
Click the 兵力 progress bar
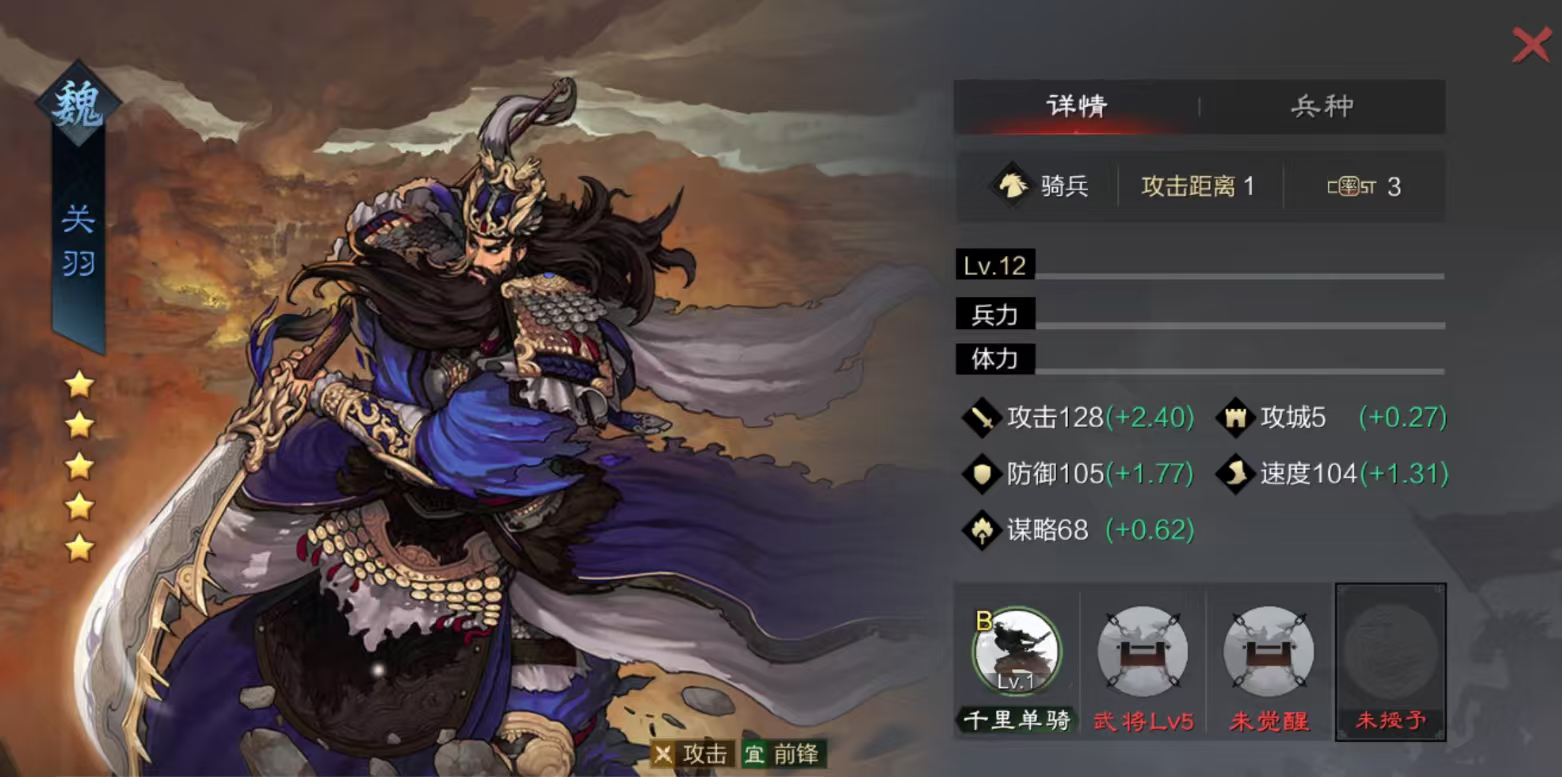(1200, 314)
